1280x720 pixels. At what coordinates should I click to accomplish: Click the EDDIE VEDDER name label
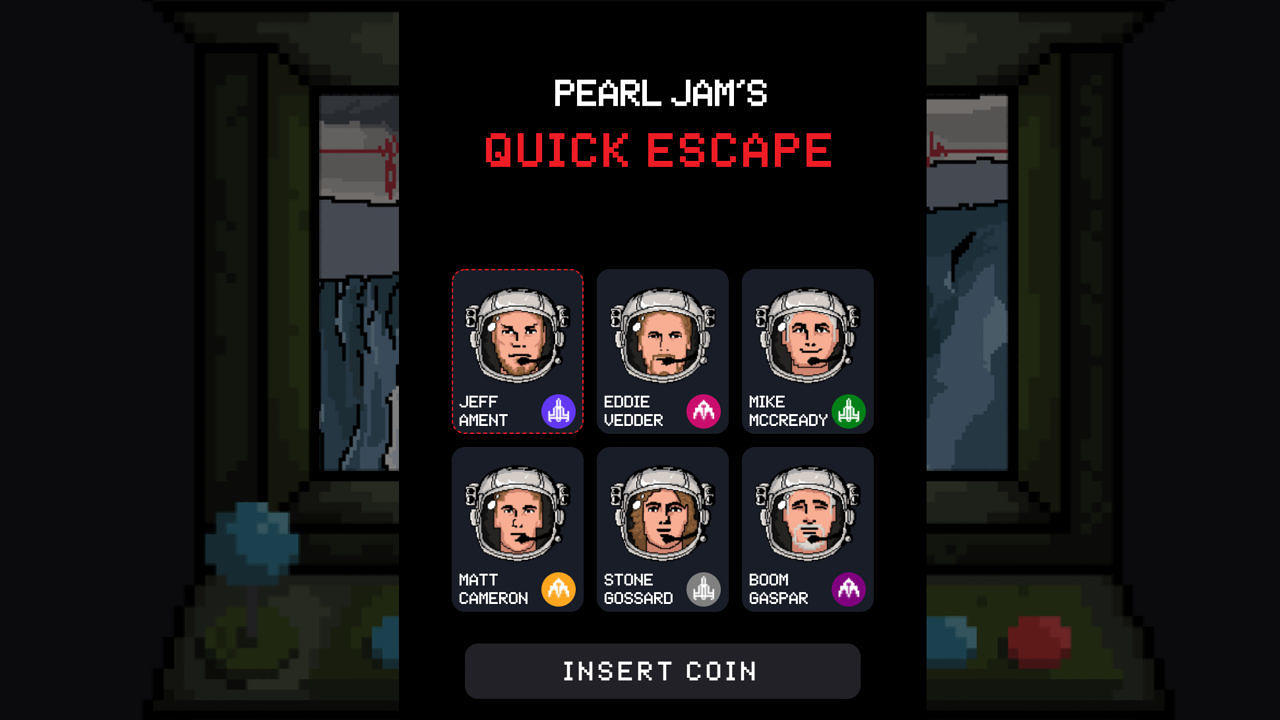point(632,410)
